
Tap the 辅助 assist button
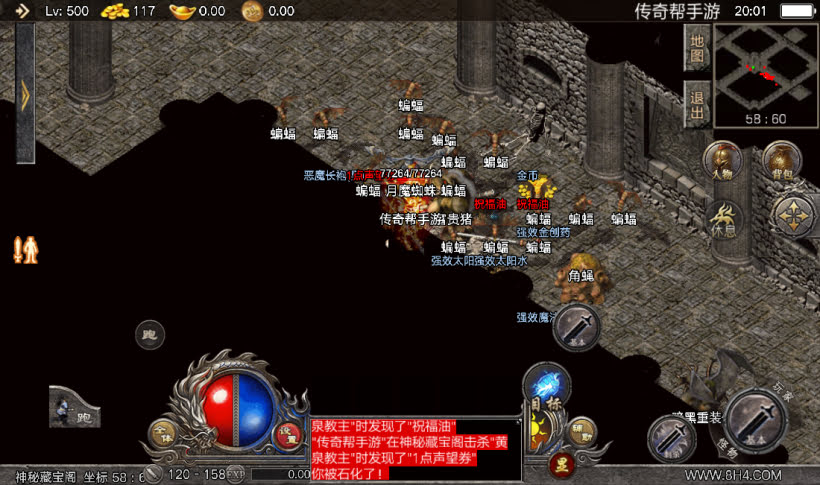pos(581,432)
